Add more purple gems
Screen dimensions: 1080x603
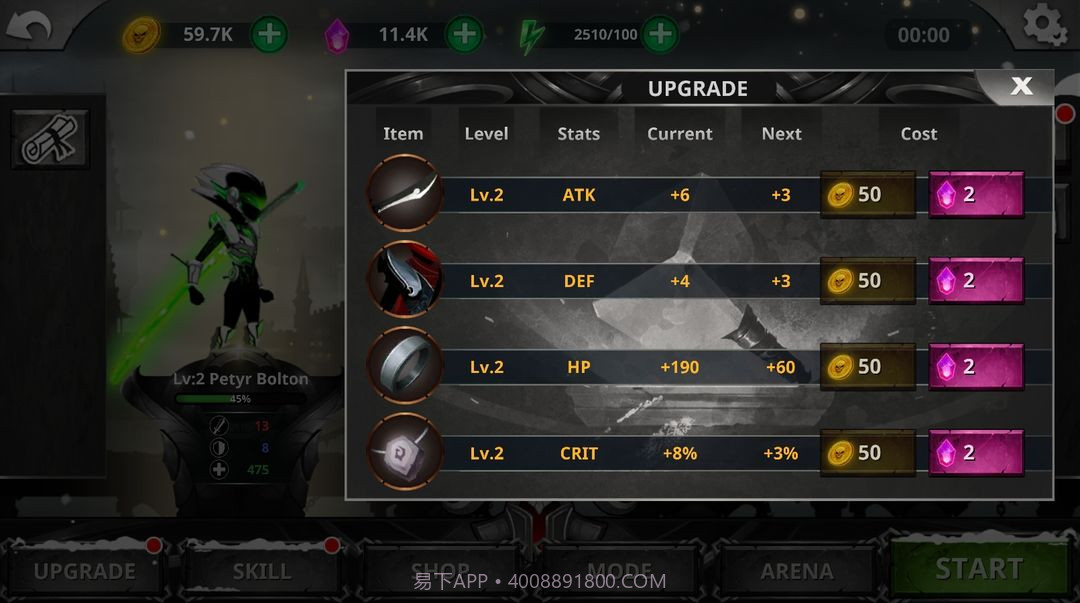coord(463,35)
